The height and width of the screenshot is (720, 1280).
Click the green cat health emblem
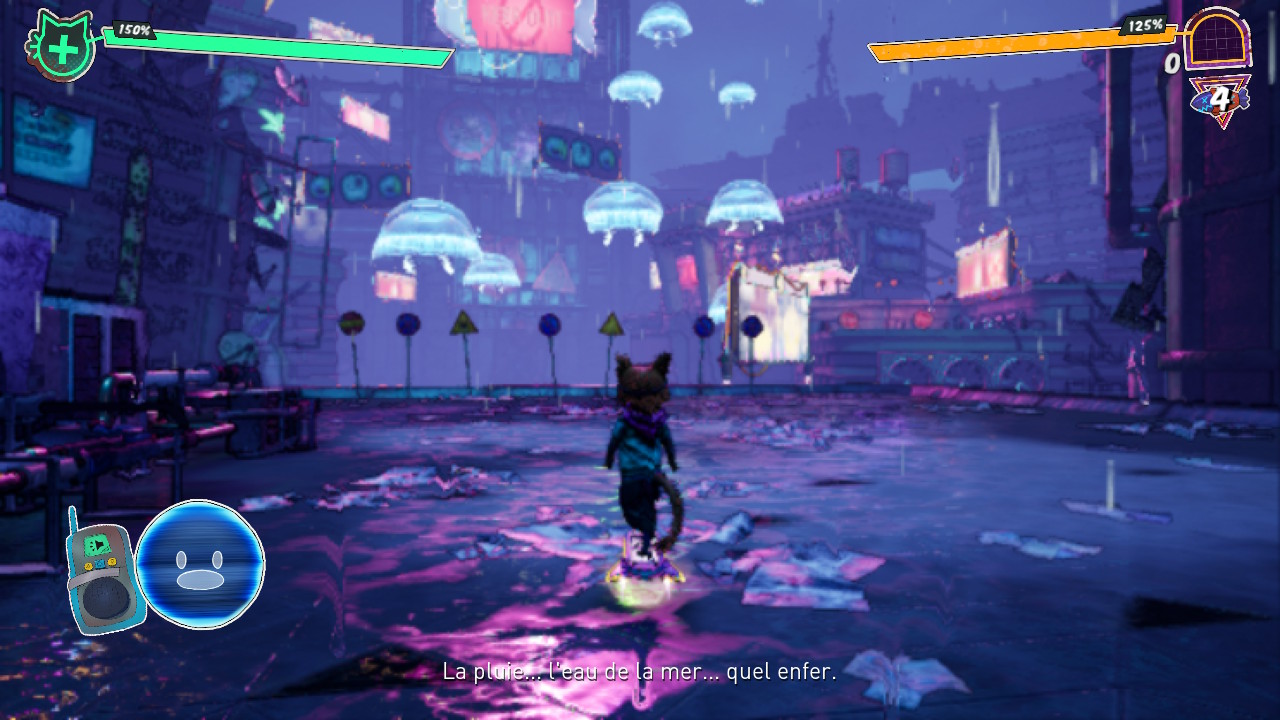click(62, 47)
